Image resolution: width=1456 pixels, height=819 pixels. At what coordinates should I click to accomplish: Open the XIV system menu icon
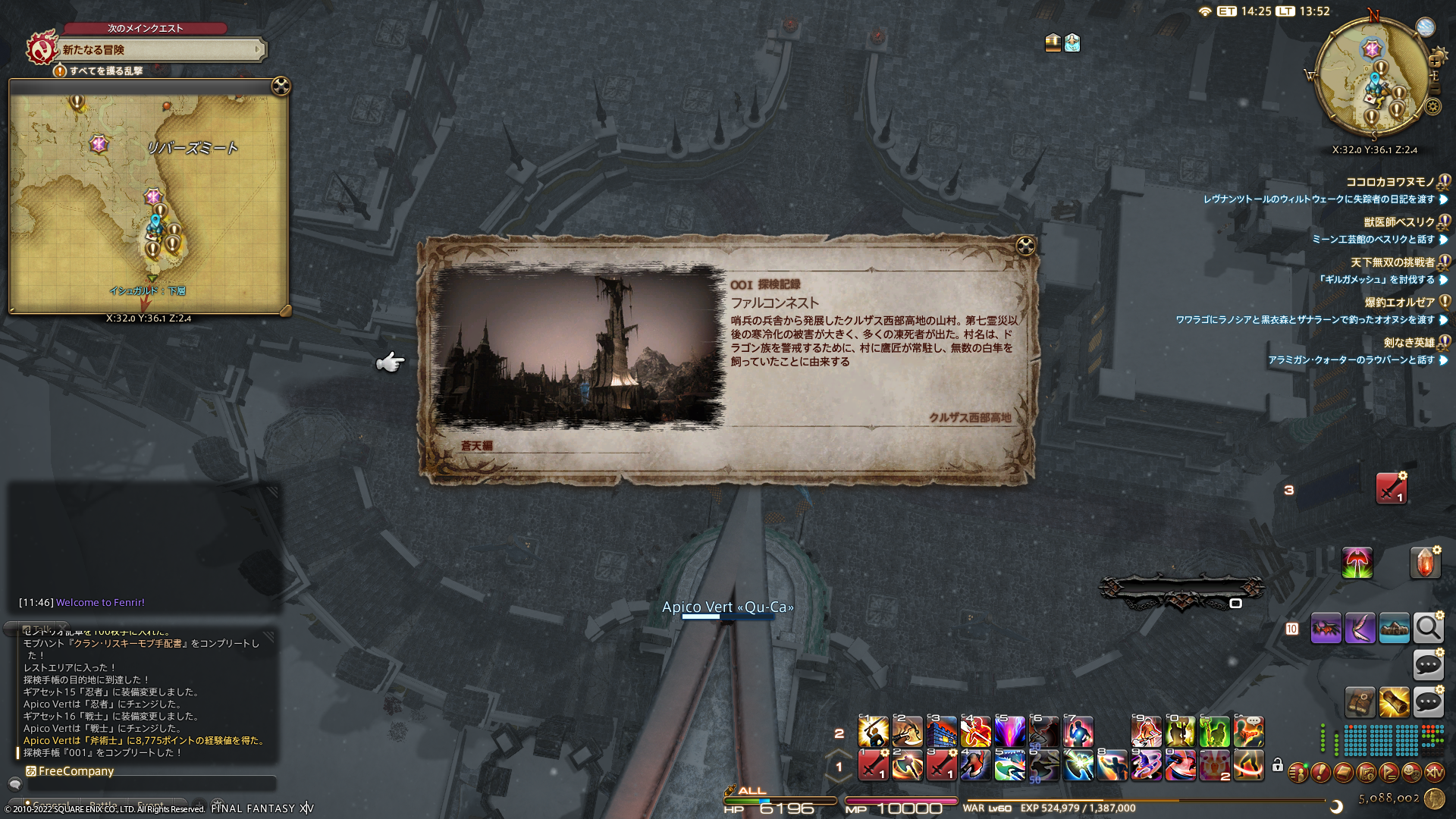pyautogui.click(x=1434, y=773)
